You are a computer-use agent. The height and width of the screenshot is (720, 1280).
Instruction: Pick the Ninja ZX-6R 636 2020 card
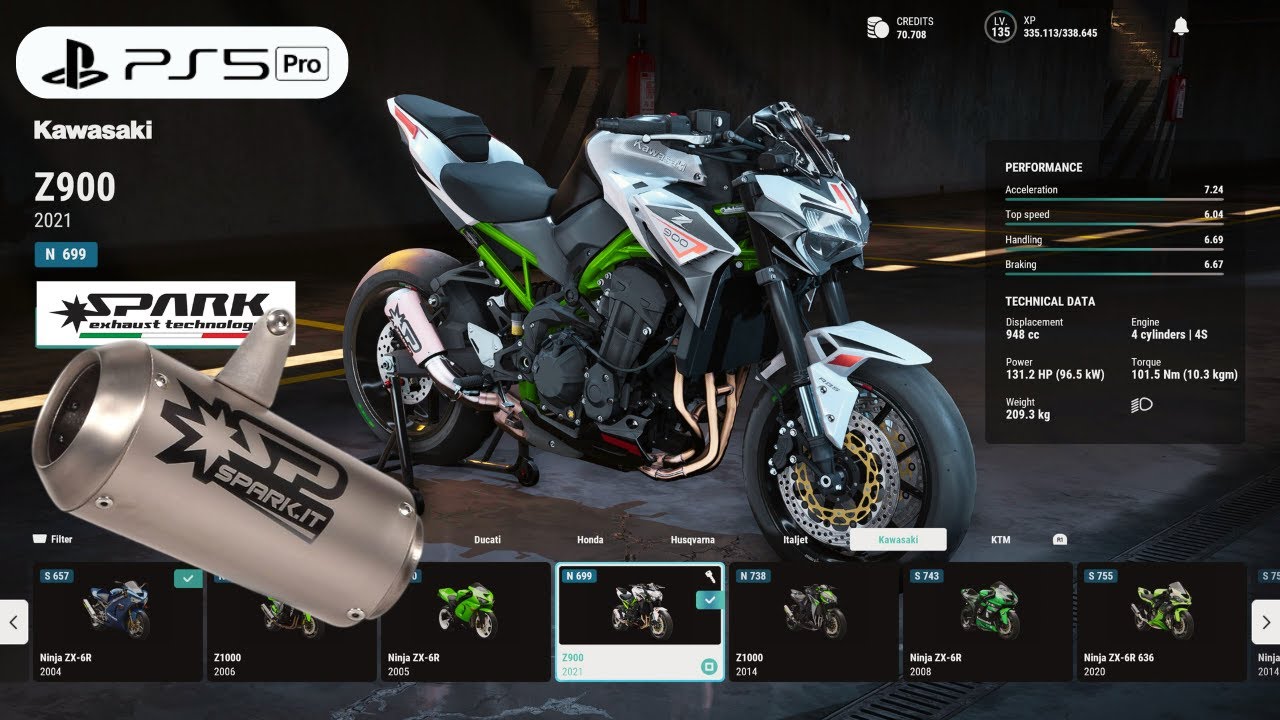[1162, 621]
